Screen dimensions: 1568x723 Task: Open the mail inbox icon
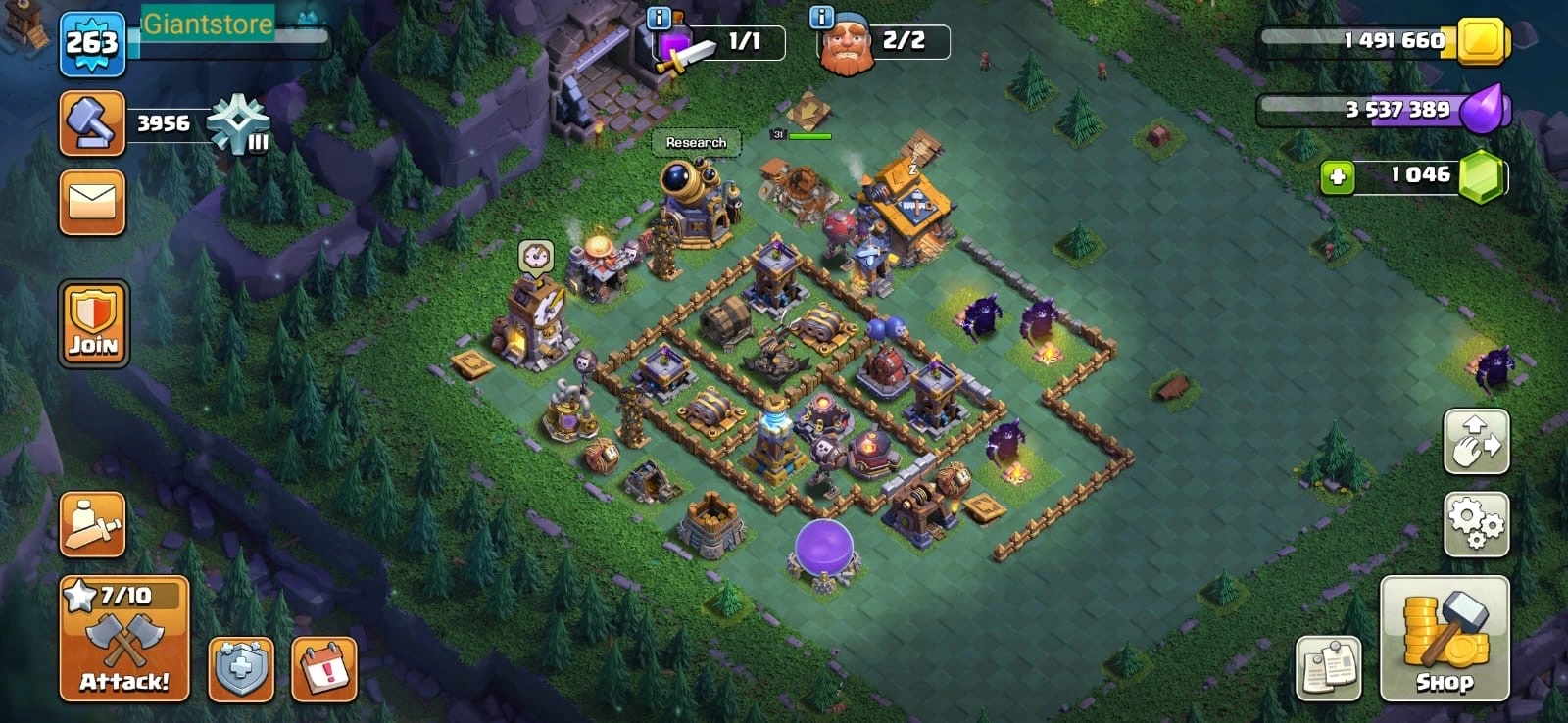pyautogui.click(x=92, y=203)
